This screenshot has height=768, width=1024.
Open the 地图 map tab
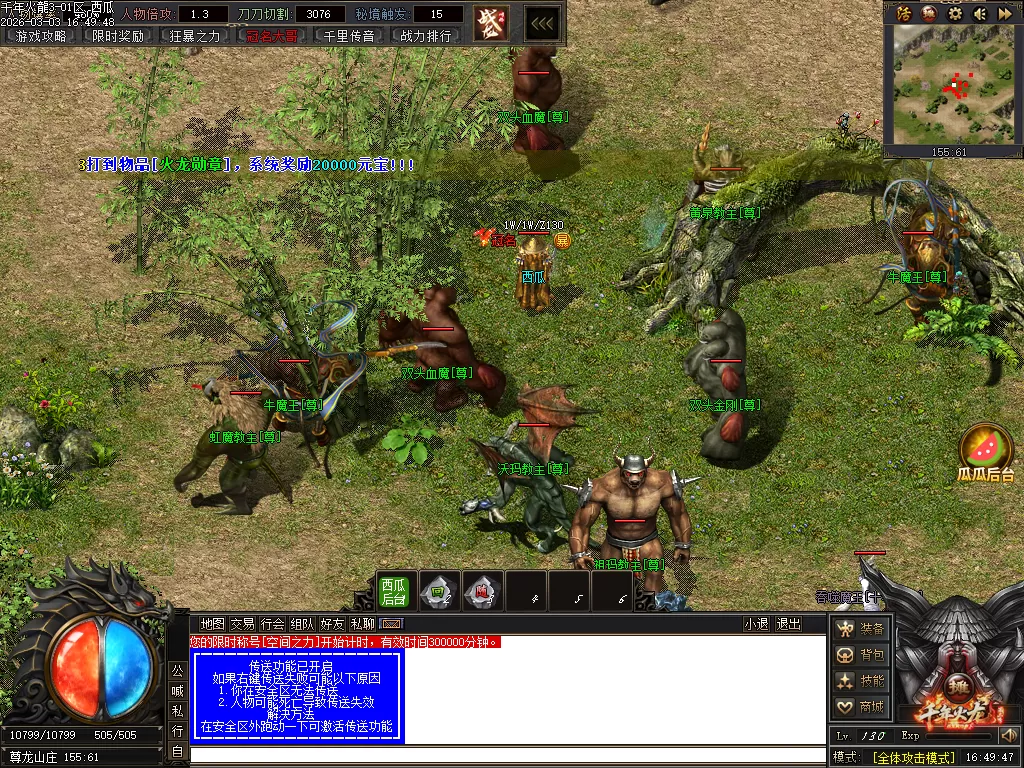click(x=212, y=624)
